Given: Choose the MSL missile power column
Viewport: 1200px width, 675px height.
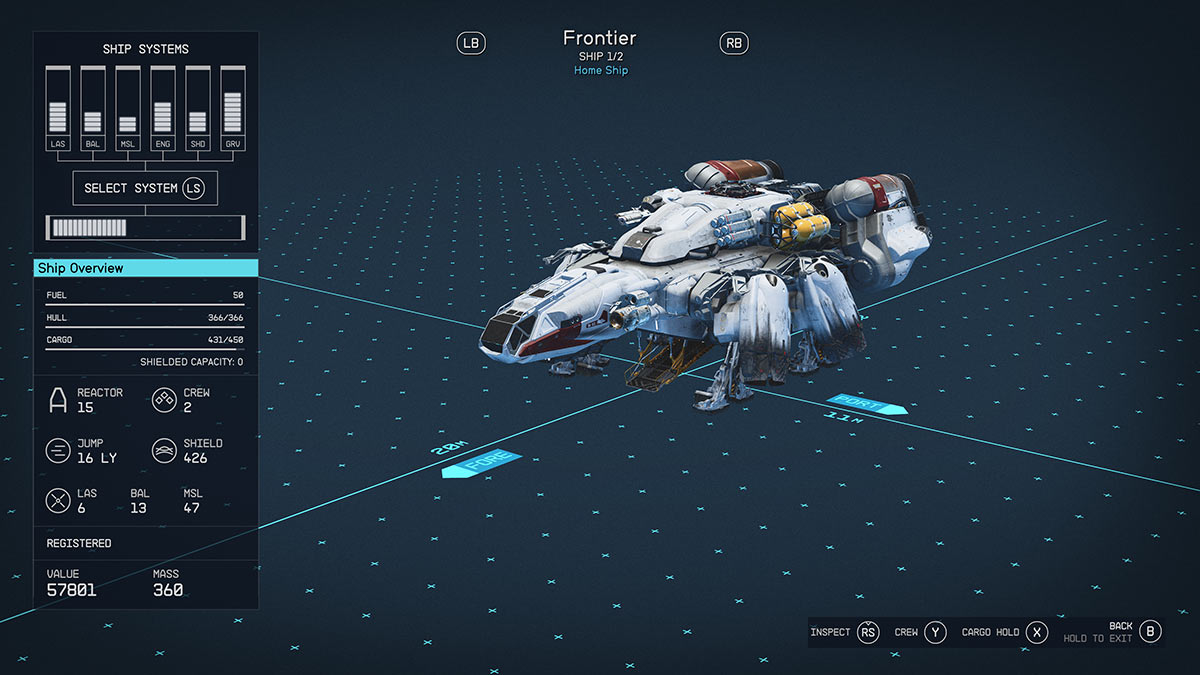Looking at the screenshot, I should 128,109.
